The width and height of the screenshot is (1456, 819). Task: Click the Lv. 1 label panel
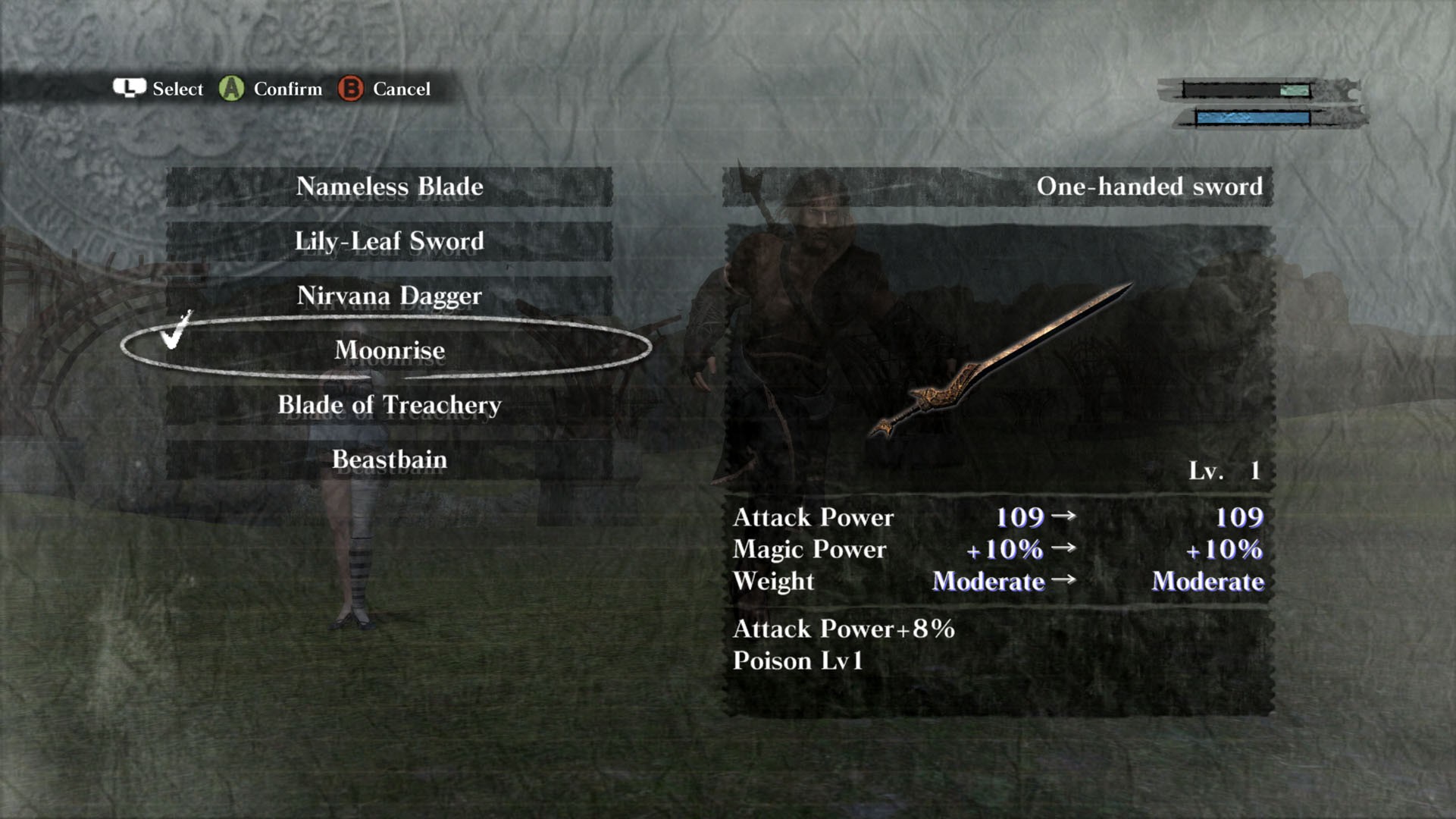click(x=1223, y=470)
